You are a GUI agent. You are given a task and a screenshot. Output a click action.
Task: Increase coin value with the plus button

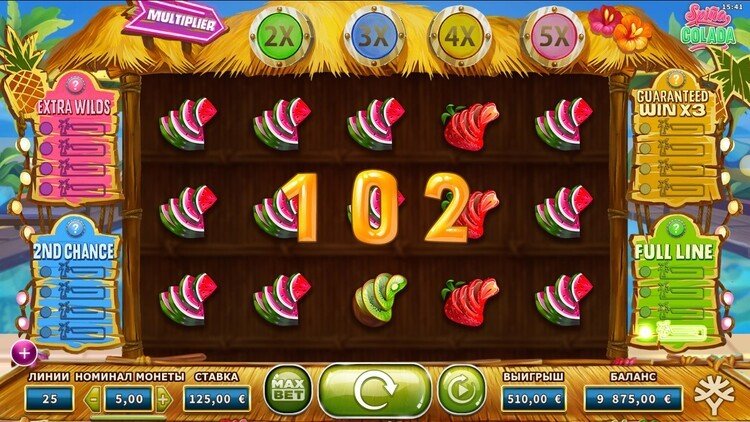click(x=164, y=399)
